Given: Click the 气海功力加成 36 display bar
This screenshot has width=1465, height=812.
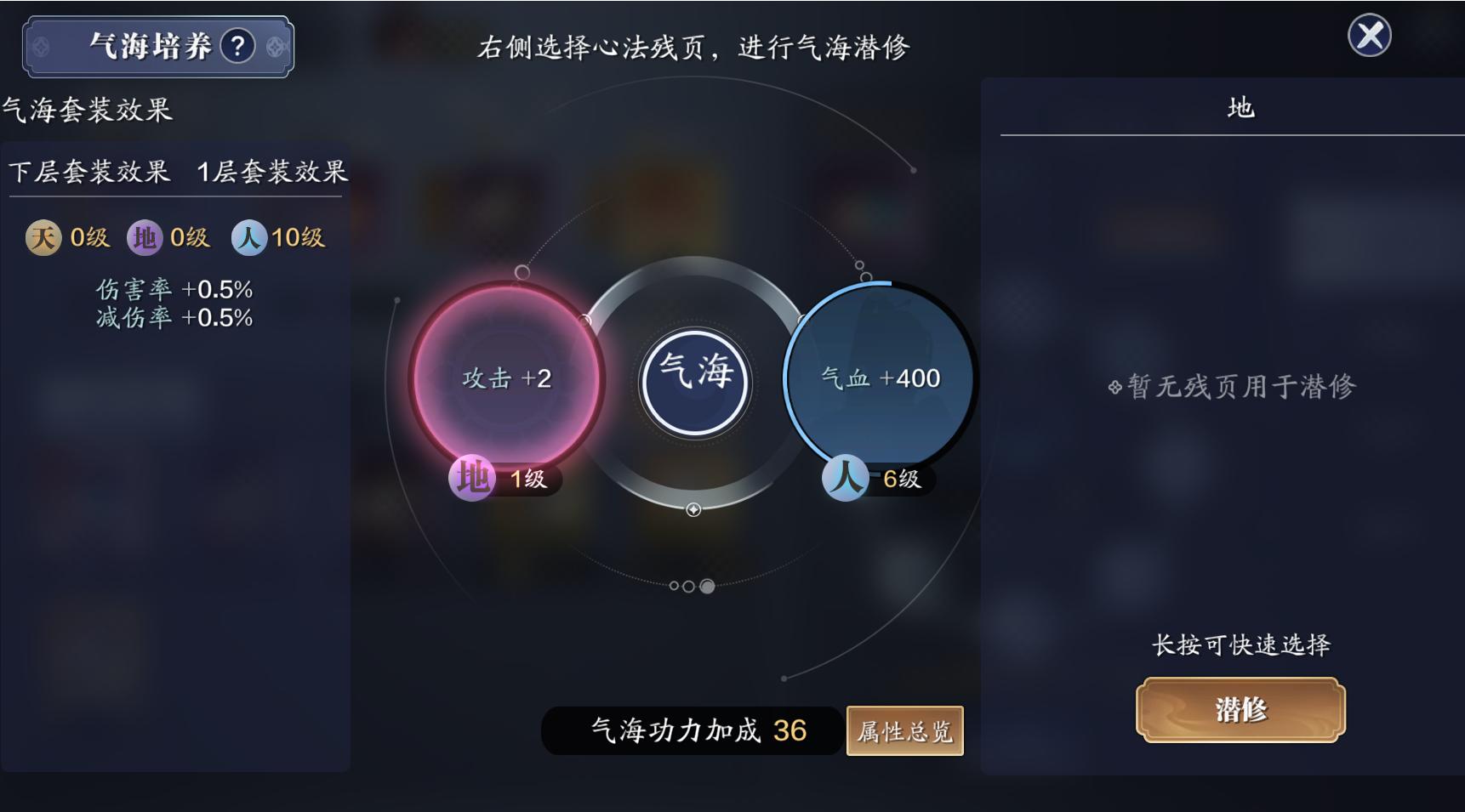Looking at the screenshot, I should click(x=692, y=730).
